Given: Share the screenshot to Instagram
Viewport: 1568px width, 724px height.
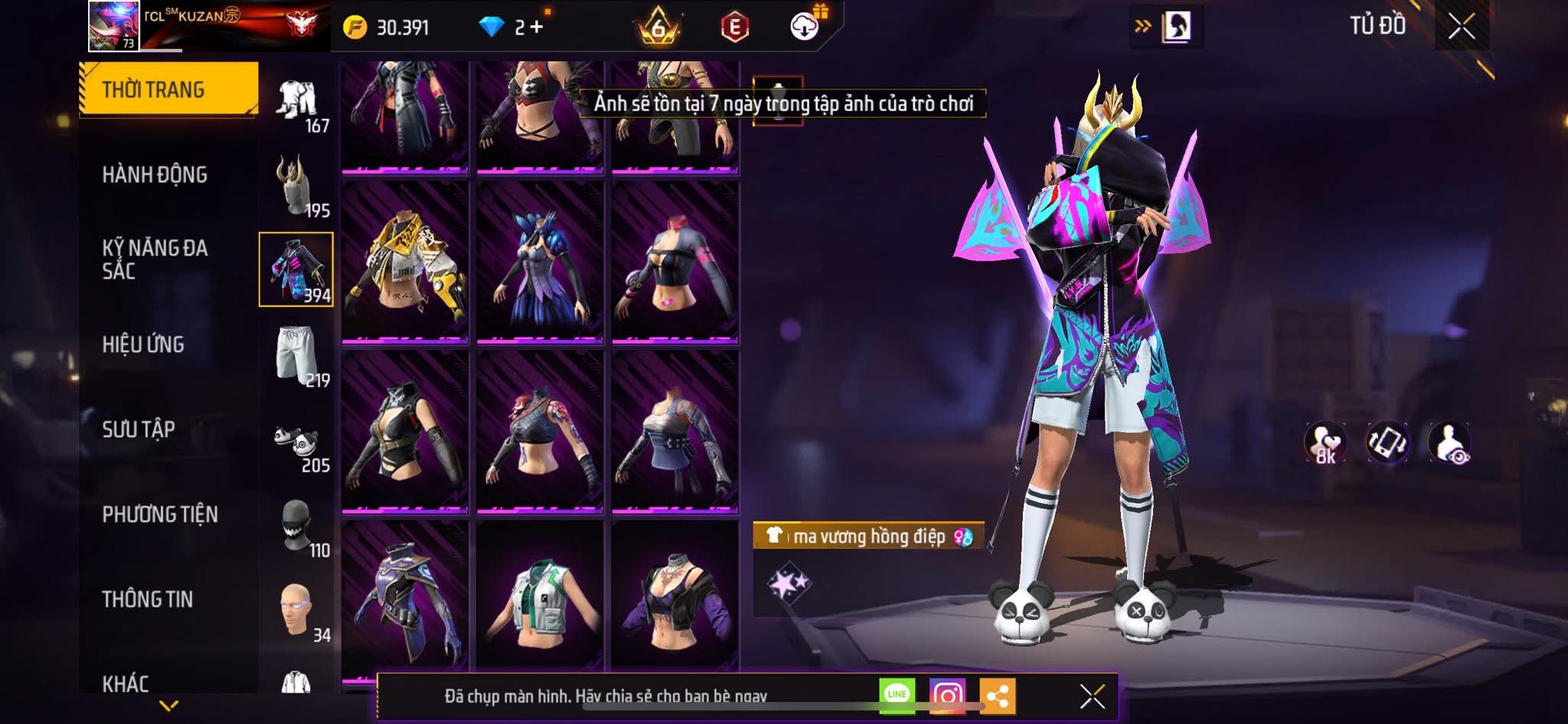Looking at the screenshot, I should [x=947, y=696].
